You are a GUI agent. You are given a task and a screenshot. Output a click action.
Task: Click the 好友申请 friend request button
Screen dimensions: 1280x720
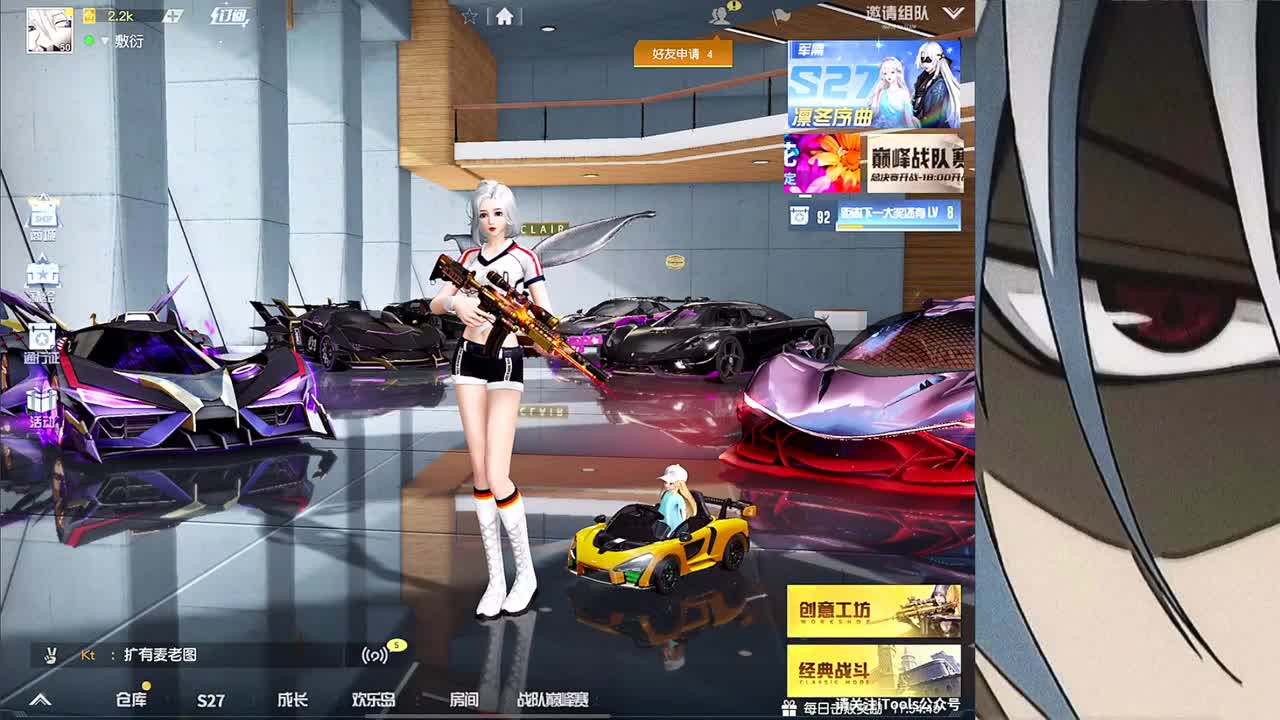(682, 55)
